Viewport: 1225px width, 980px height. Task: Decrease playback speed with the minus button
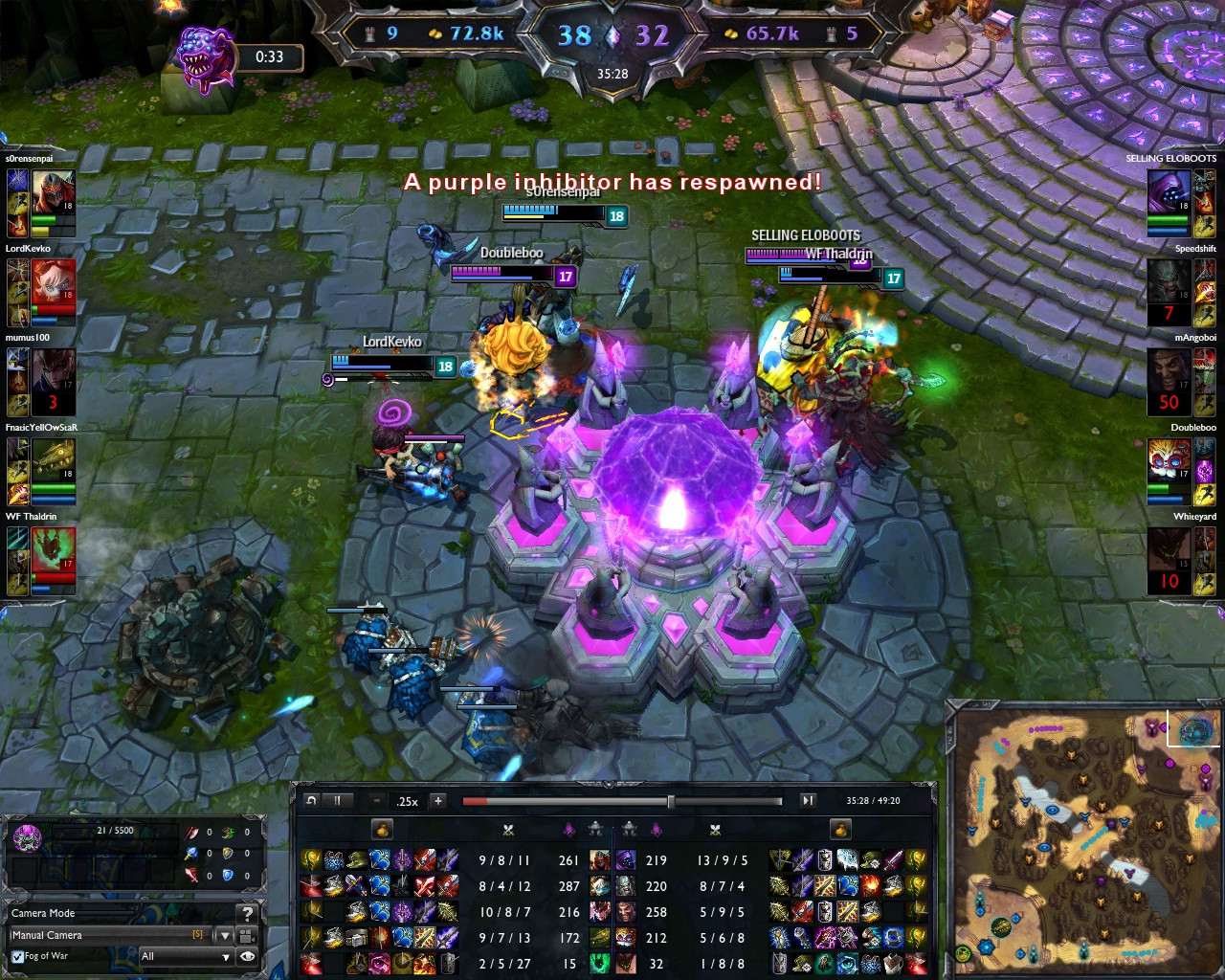point(378,801)
